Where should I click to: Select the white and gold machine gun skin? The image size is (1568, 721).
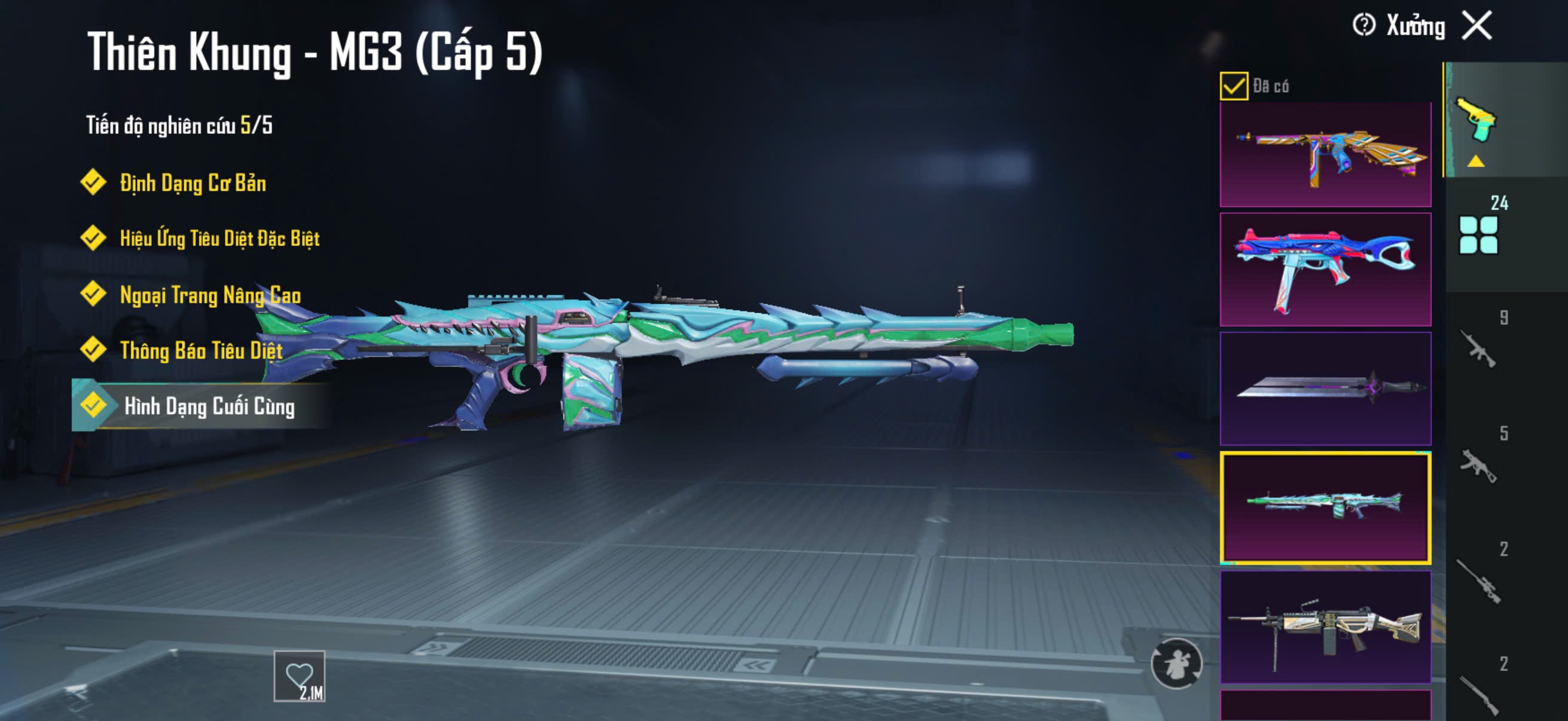[1325, 626]
